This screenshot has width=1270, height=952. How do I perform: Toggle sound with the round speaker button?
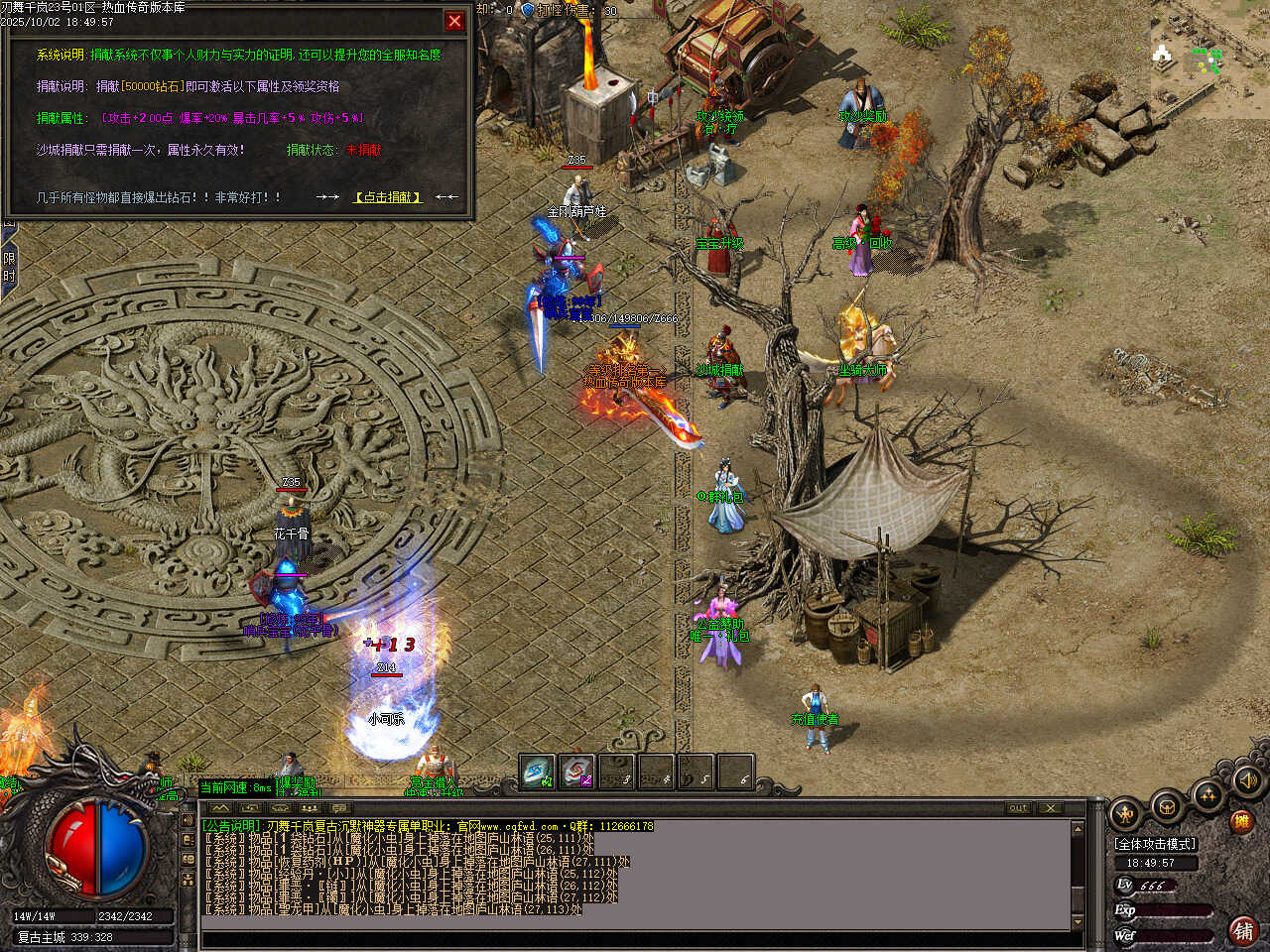click(1247, 782)
